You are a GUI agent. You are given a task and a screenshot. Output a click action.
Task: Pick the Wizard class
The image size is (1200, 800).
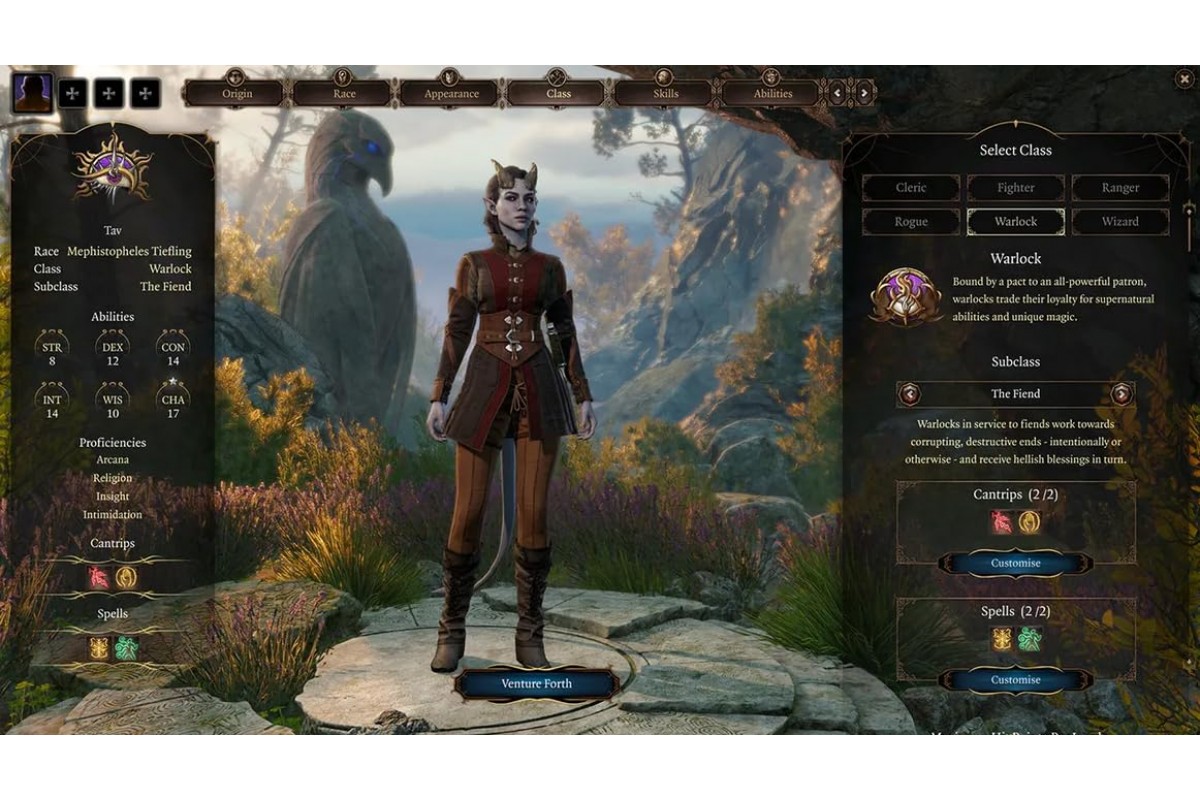[1120, 221]
